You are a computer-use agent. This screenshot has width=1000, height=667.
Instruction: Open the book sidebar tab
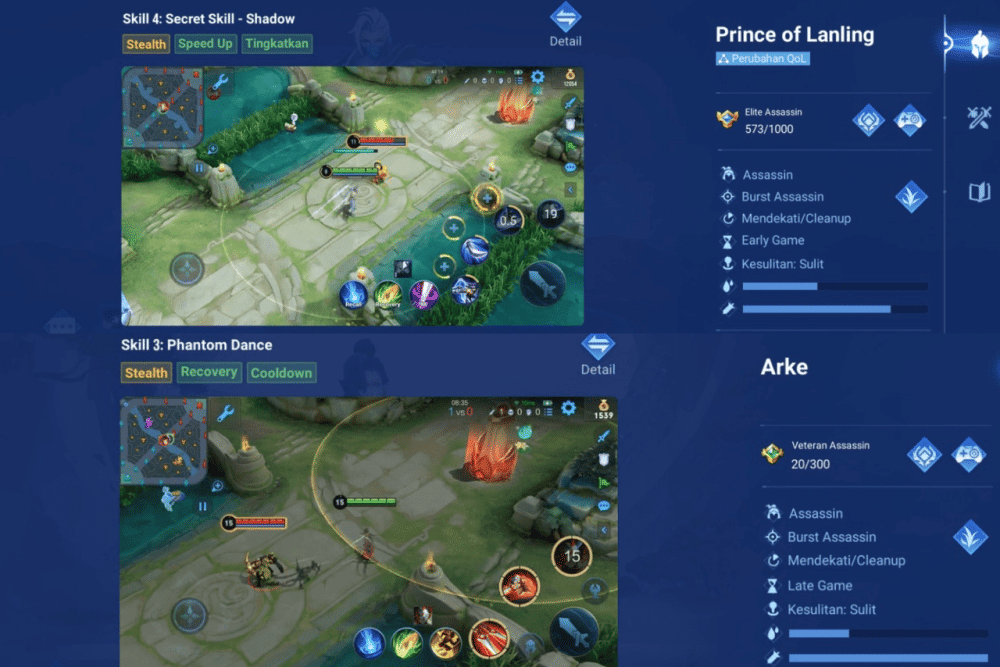click(x=979, y=192)
